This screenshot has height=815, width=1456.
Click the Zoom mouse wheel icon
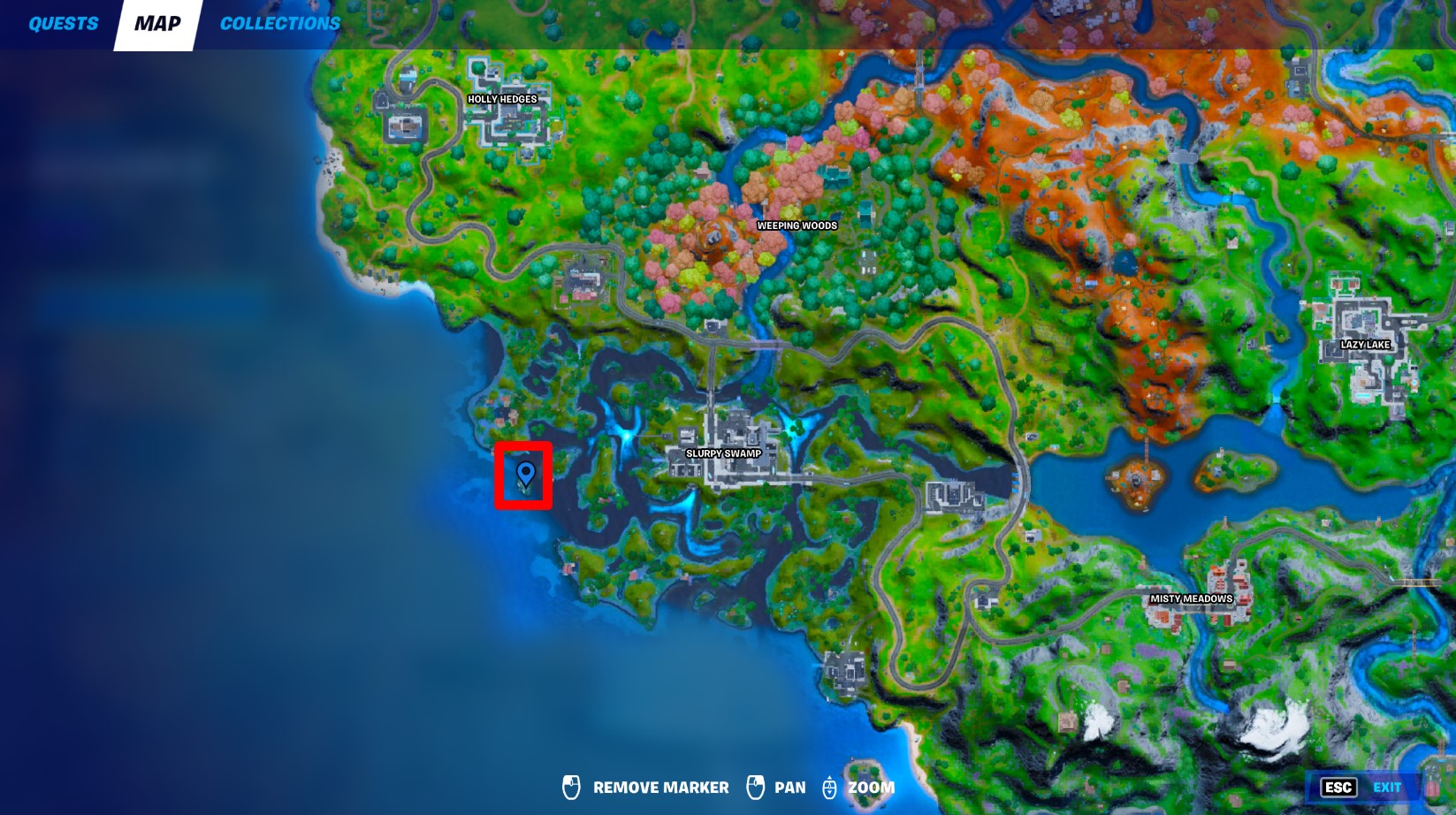(829, 787)
